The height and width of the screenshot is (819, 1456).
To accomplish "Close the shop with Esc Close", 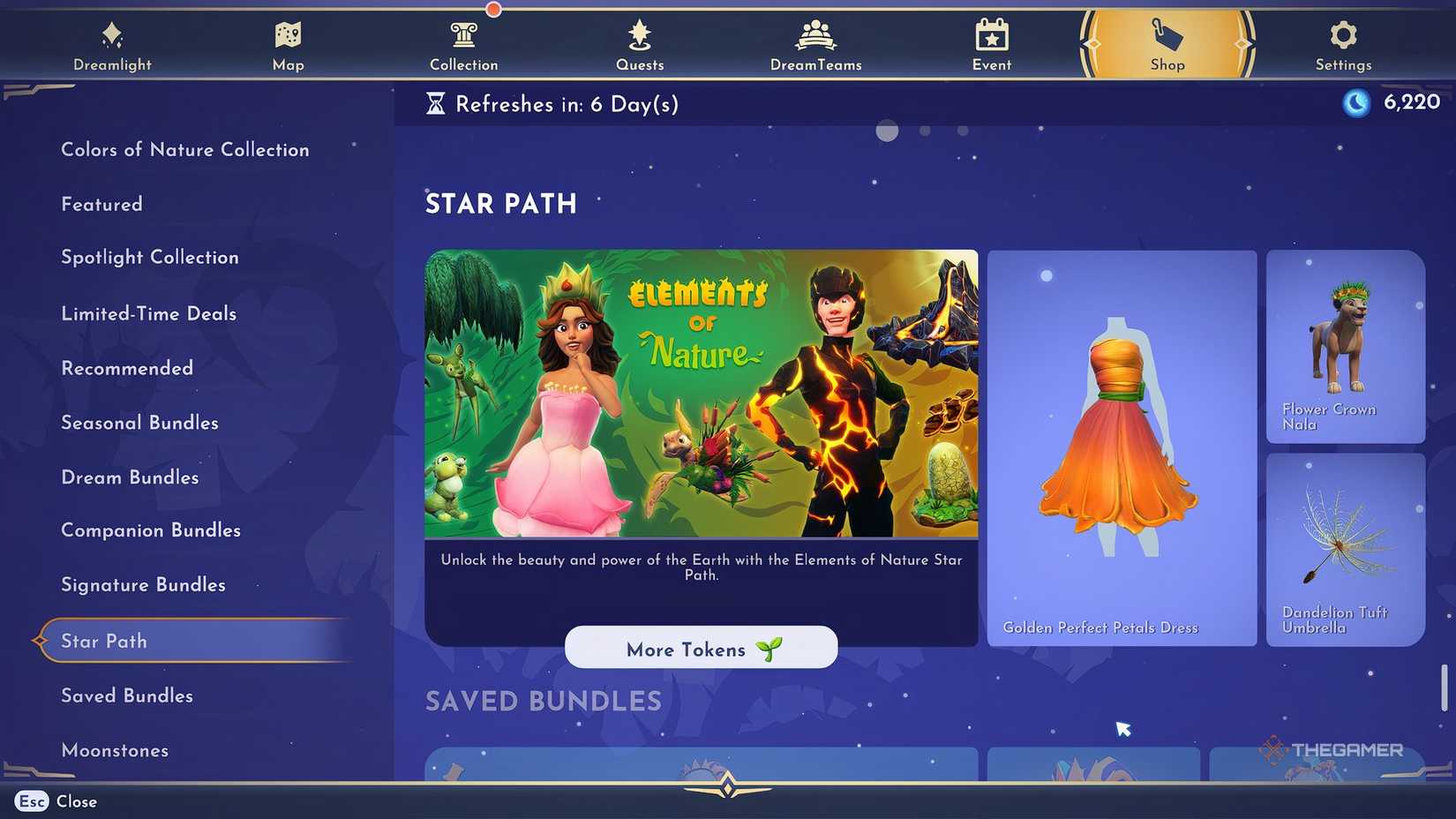I will (55, 801).
